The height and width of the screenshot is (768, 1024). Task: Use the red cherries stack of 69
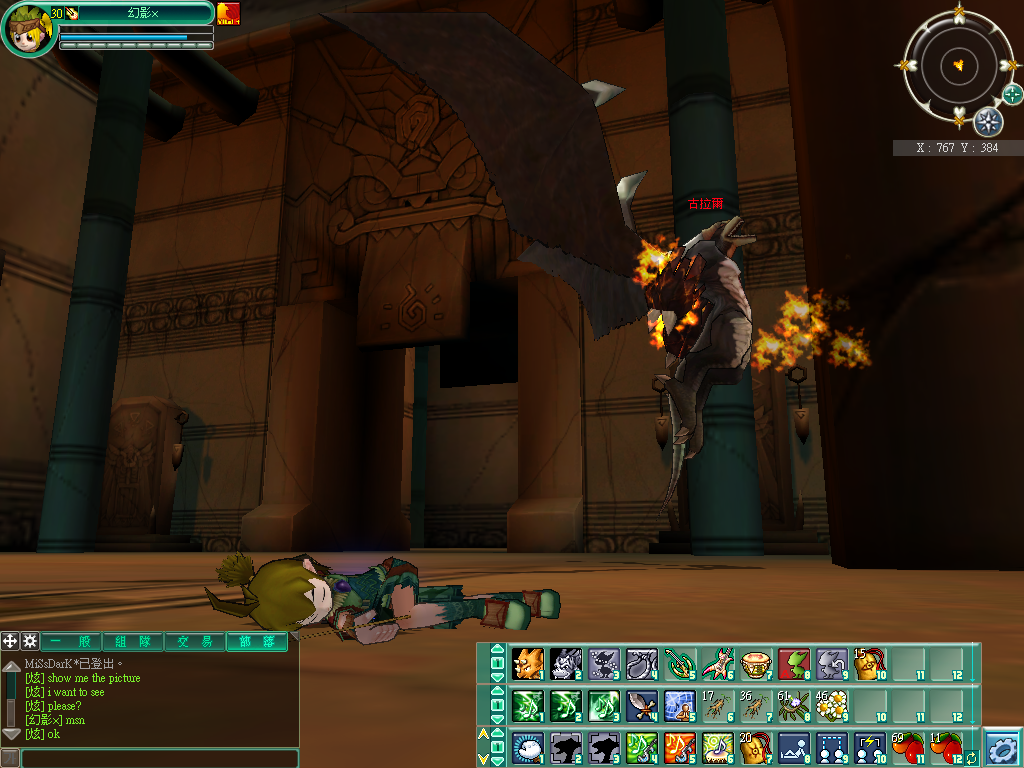[x=907, y=748]
